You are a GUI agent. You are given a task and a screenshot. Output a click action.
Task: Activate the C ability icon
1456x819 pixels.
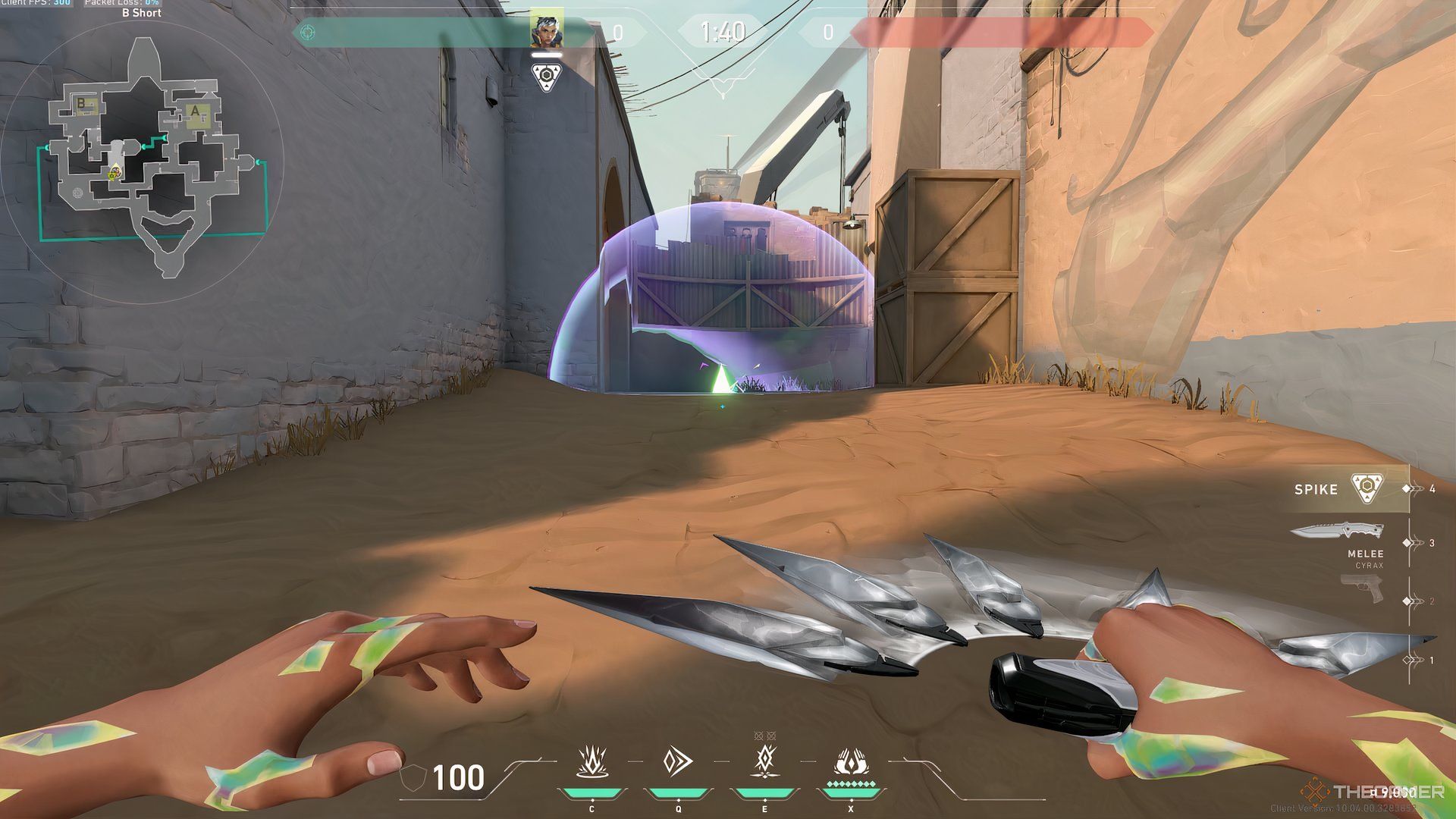(591, 761)
